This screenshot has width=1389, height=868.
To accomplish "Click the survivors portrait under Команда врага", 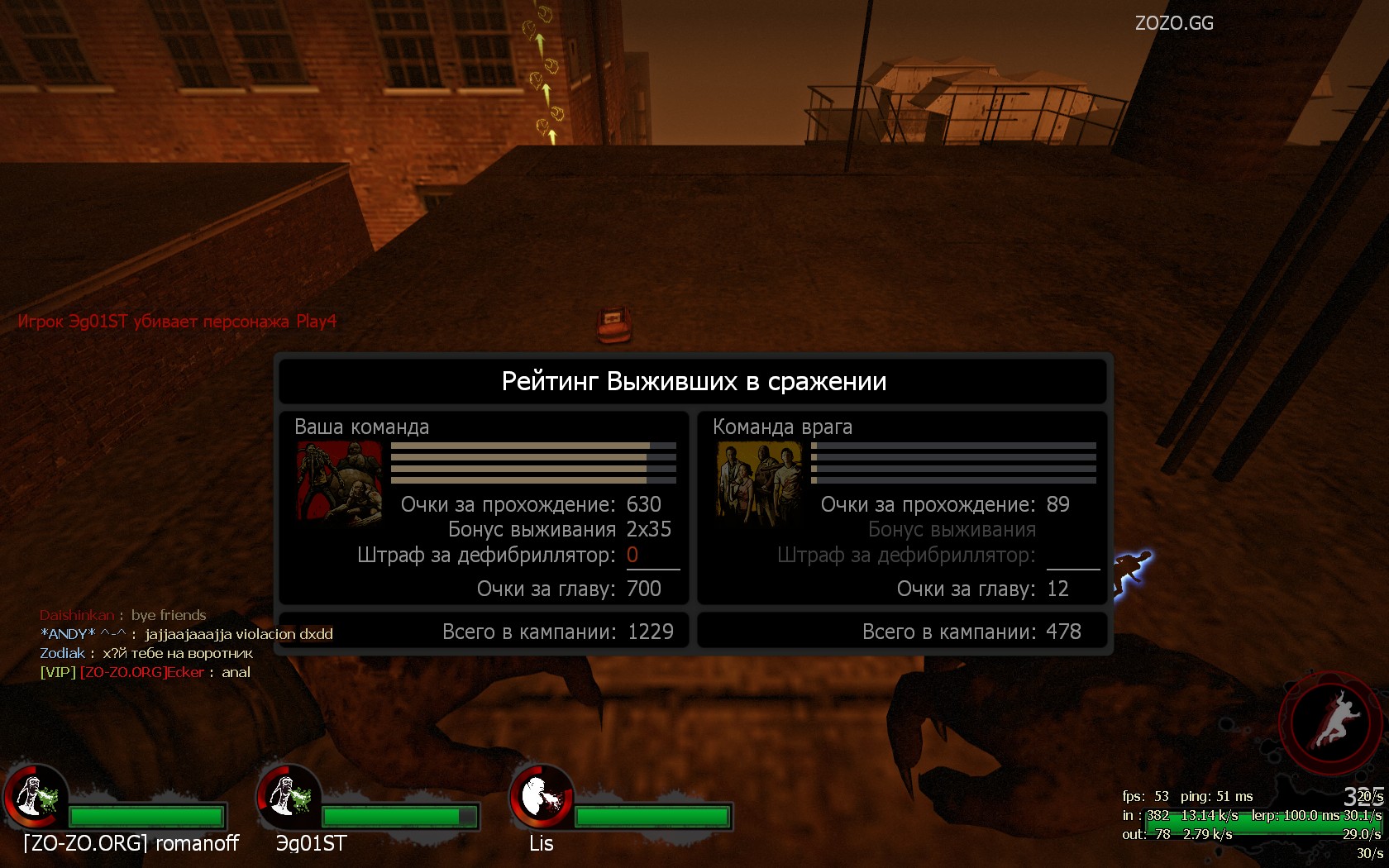I will click(x=759, y=483).
